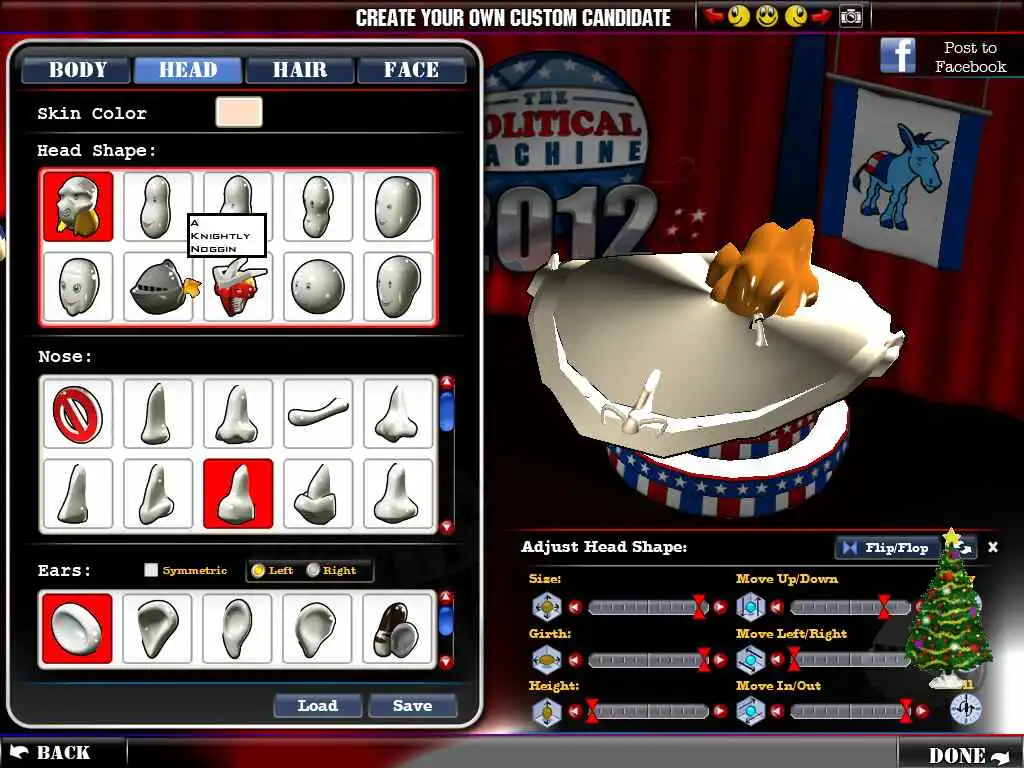
Task: Choose the knight helmet head shape
Action: (x=158, y=287)
